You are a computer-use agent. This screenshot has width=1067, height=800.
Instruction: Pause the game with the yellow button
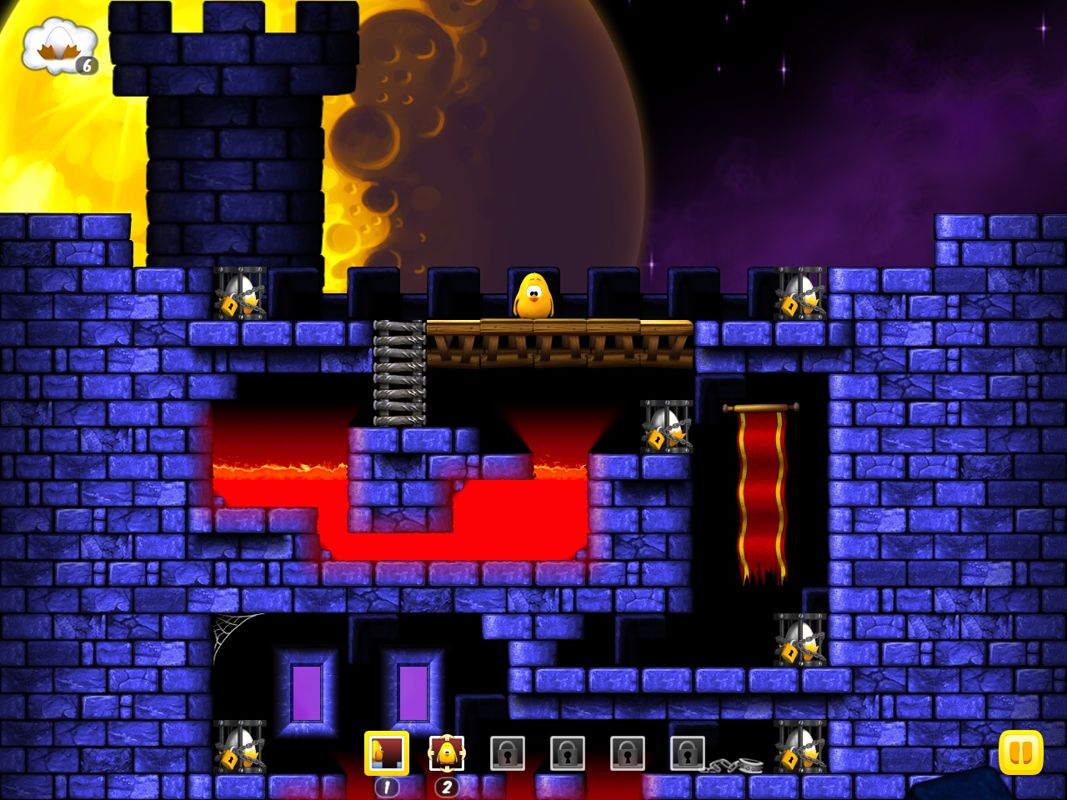tap(1020, 752)
